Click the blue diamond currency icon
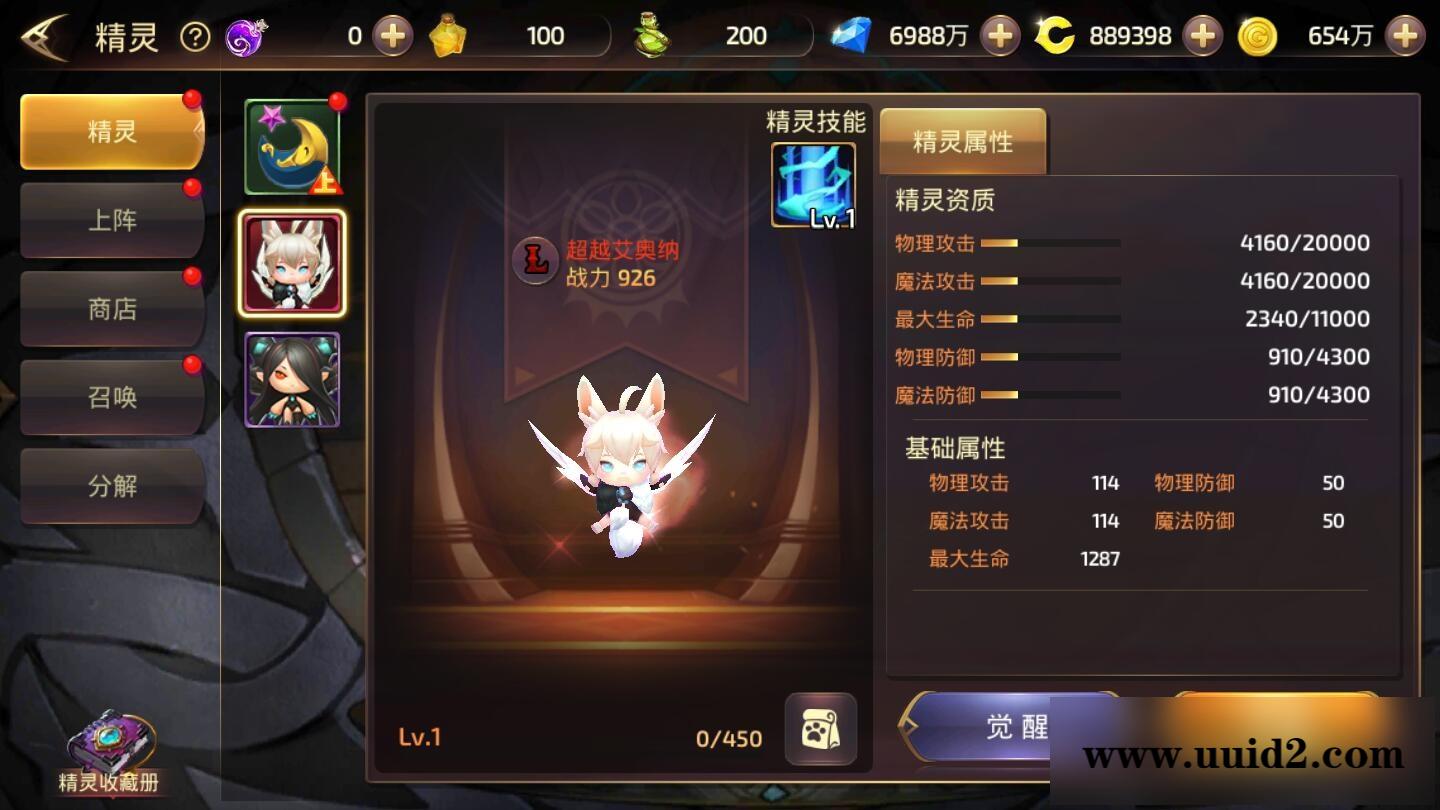The height and width of the screenshot is (810, 1440). coord(855,35)
